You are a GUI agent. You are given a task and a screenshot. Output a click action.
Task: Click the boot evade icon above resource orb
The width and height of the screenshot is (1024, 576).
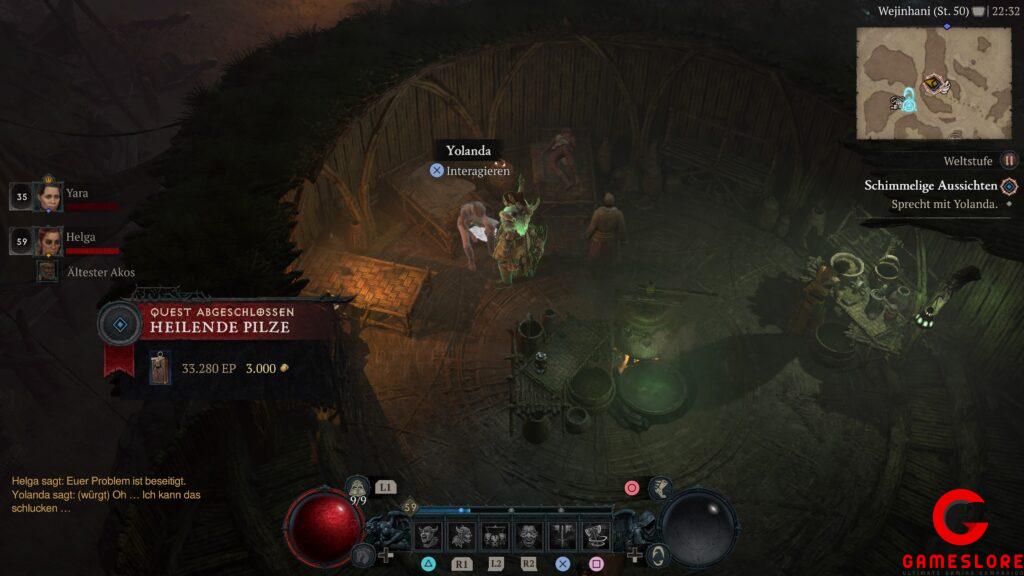pyautogui.click(x=661, y=488)
